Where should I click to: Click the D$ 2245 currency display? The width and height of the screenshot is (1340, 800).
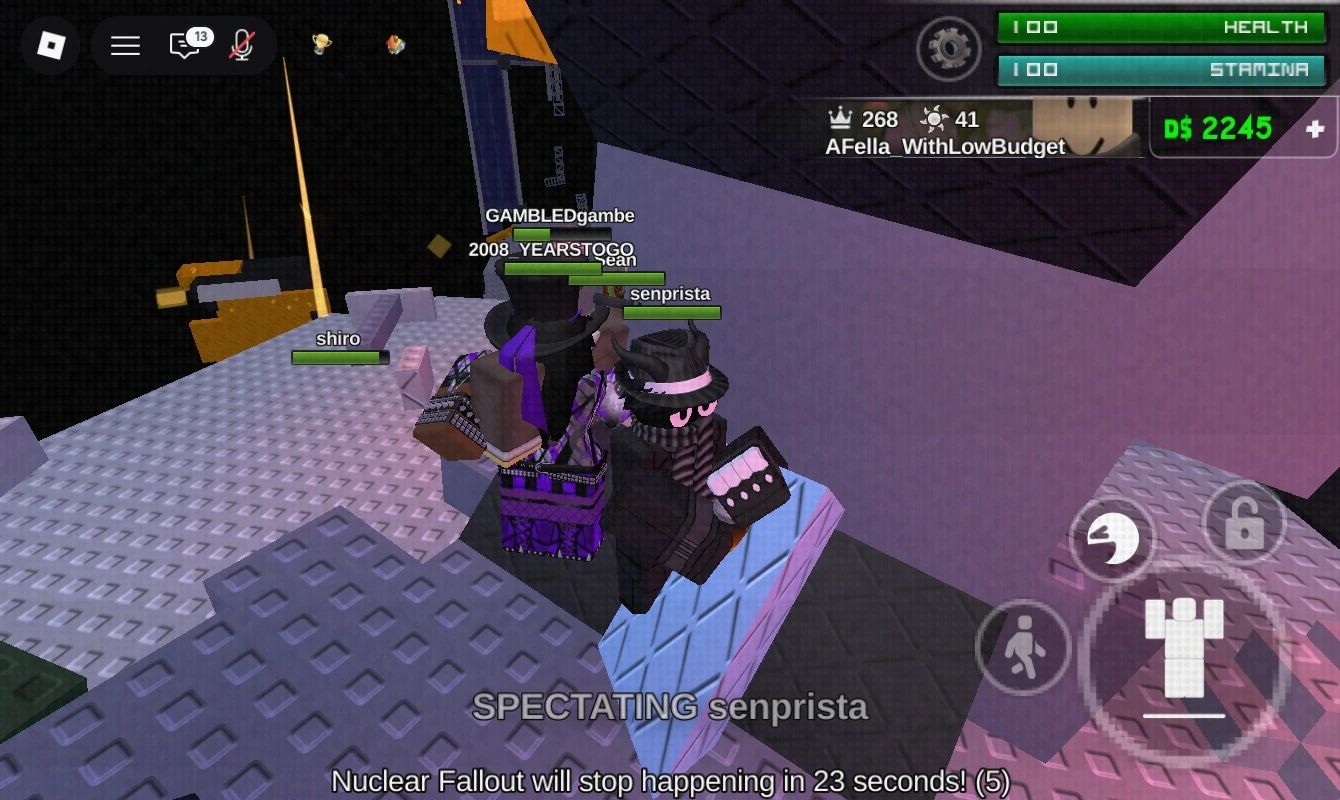click(1216, 128)
